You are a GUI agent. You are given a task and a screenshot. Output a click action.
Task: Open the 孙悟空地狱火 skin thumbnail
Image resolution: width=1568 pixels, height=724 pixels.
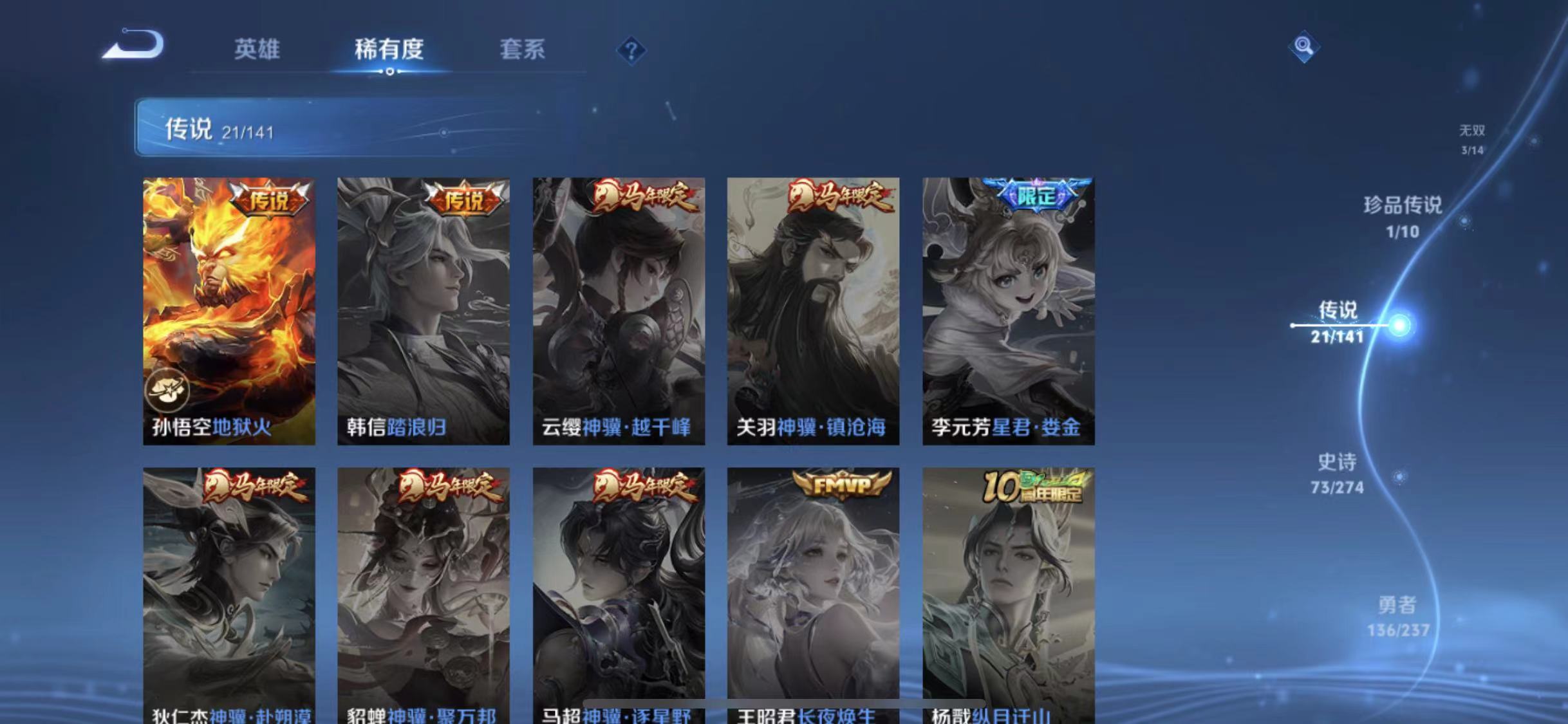point(229,309)
